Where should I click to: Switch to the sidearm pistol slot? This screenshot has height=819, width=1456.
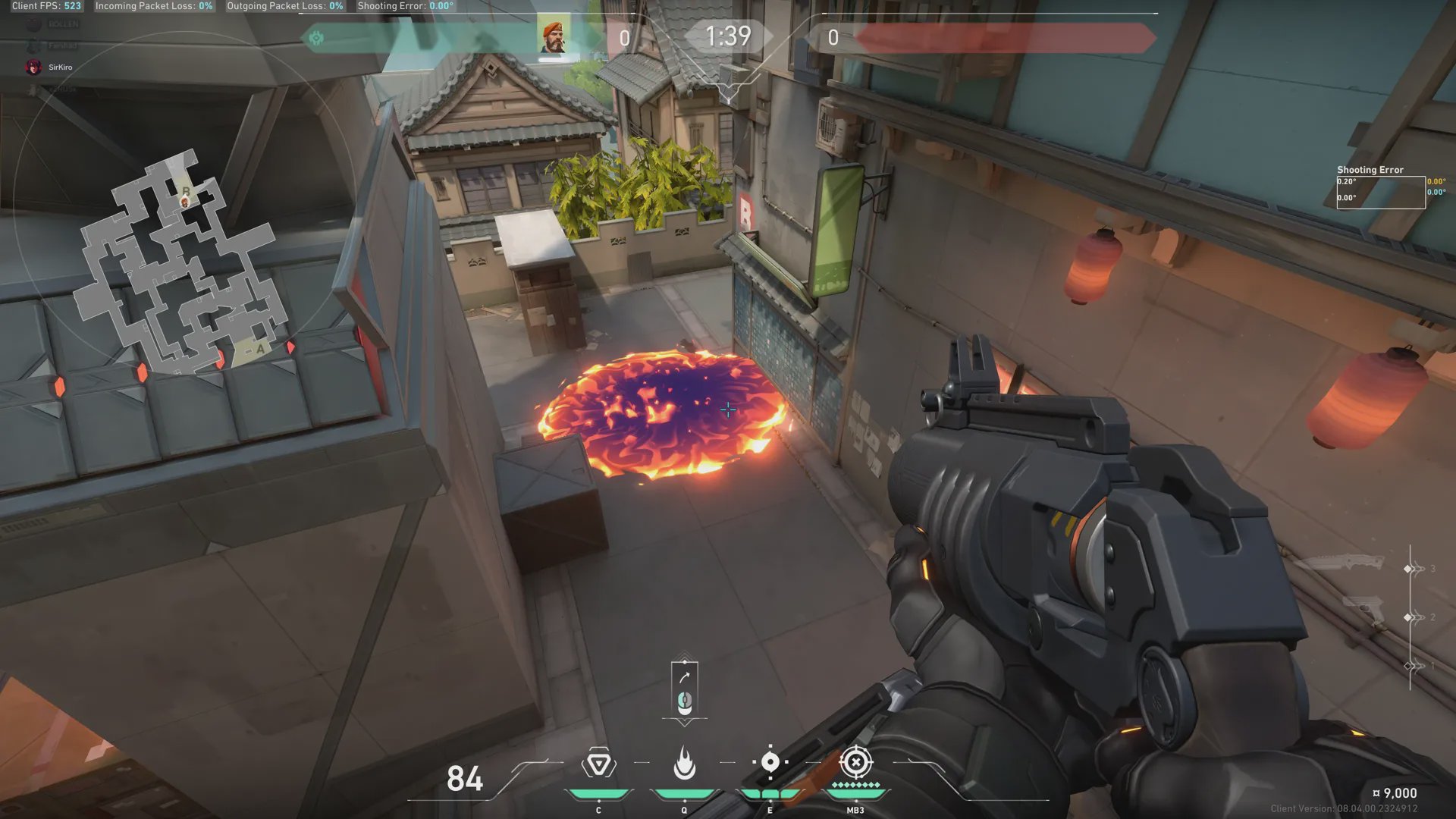pyautogui.click(x=1364, y=609)
